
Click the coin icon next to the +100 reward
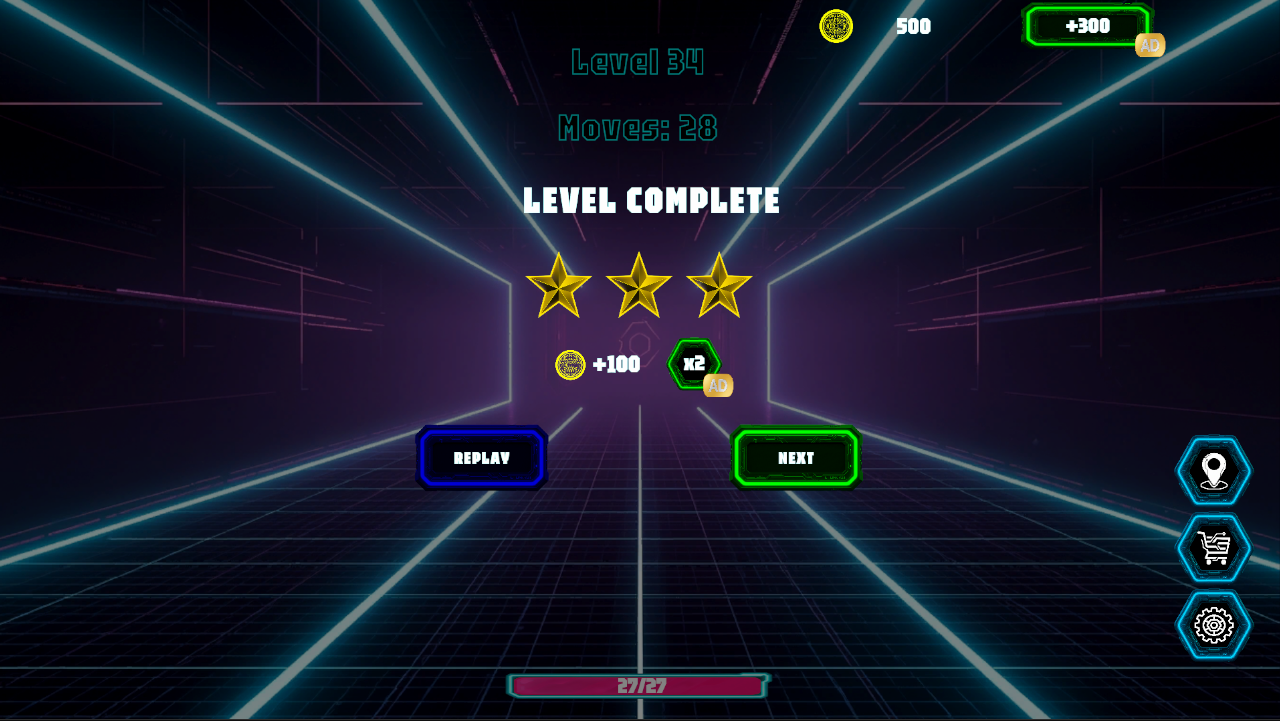pos(569,364)
